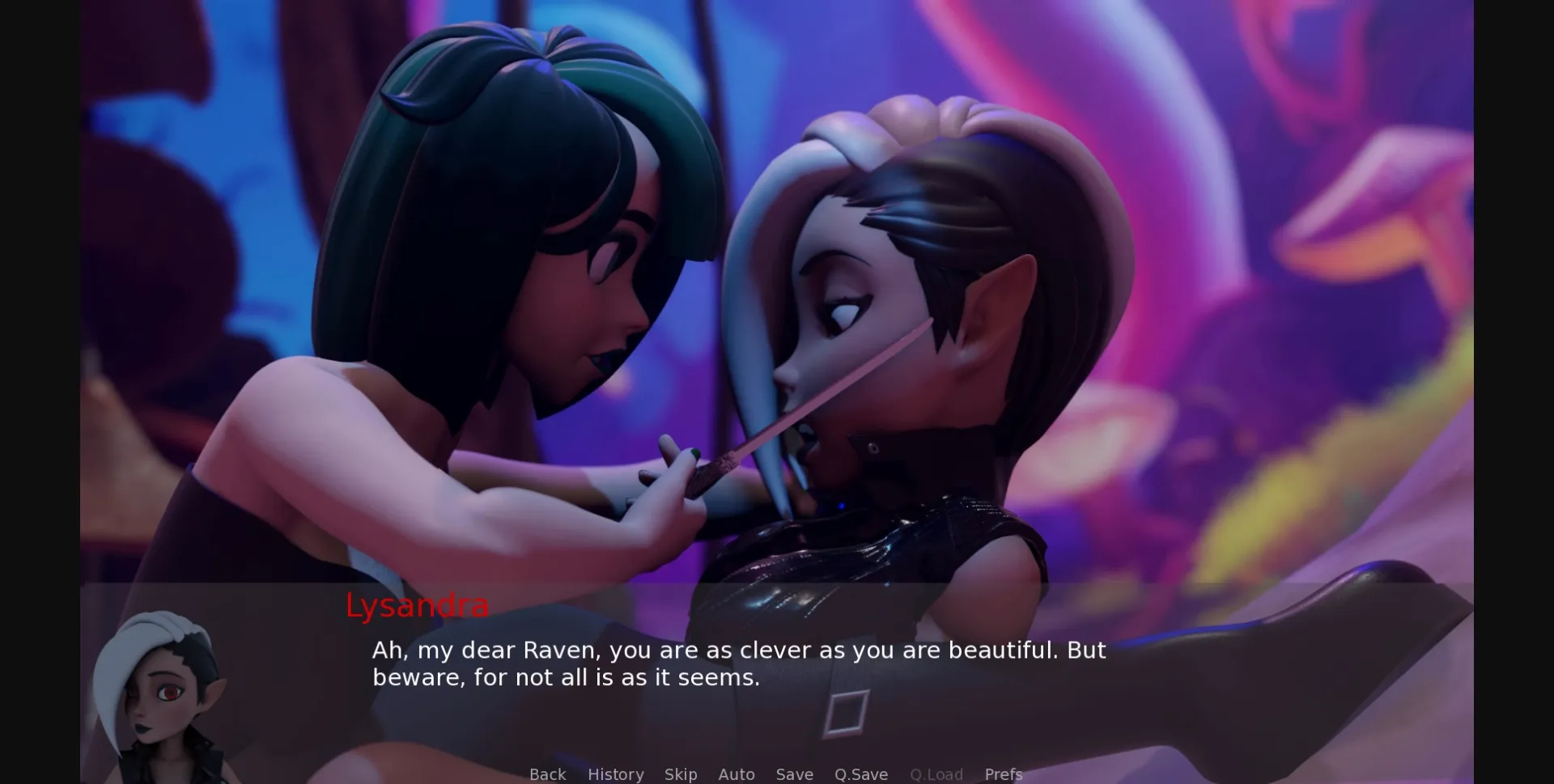Click the Lysandra character name label

click(417, 606)
